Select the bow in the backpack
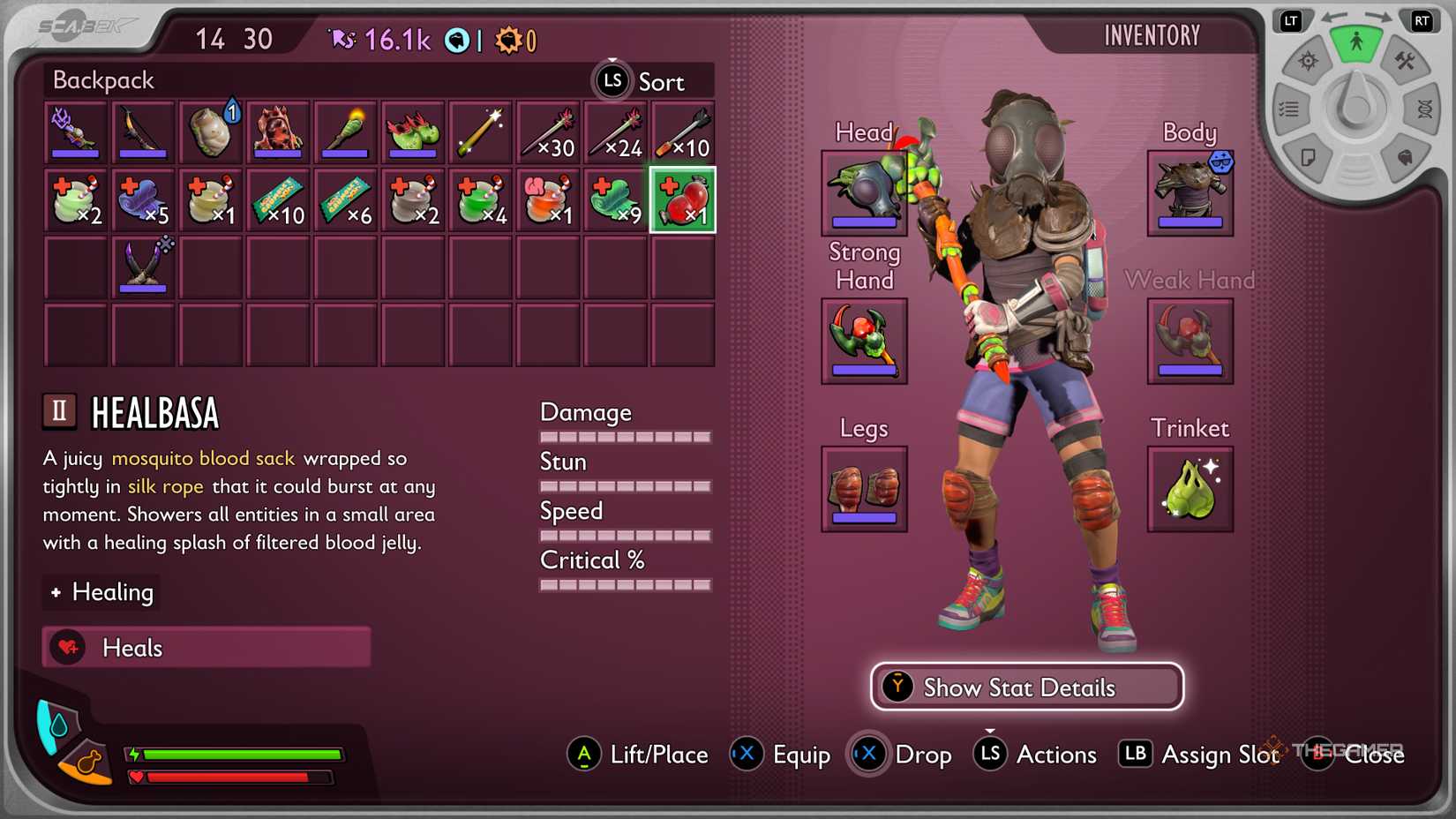Screen dimensions: 1456x819 (x=143, y=132)
